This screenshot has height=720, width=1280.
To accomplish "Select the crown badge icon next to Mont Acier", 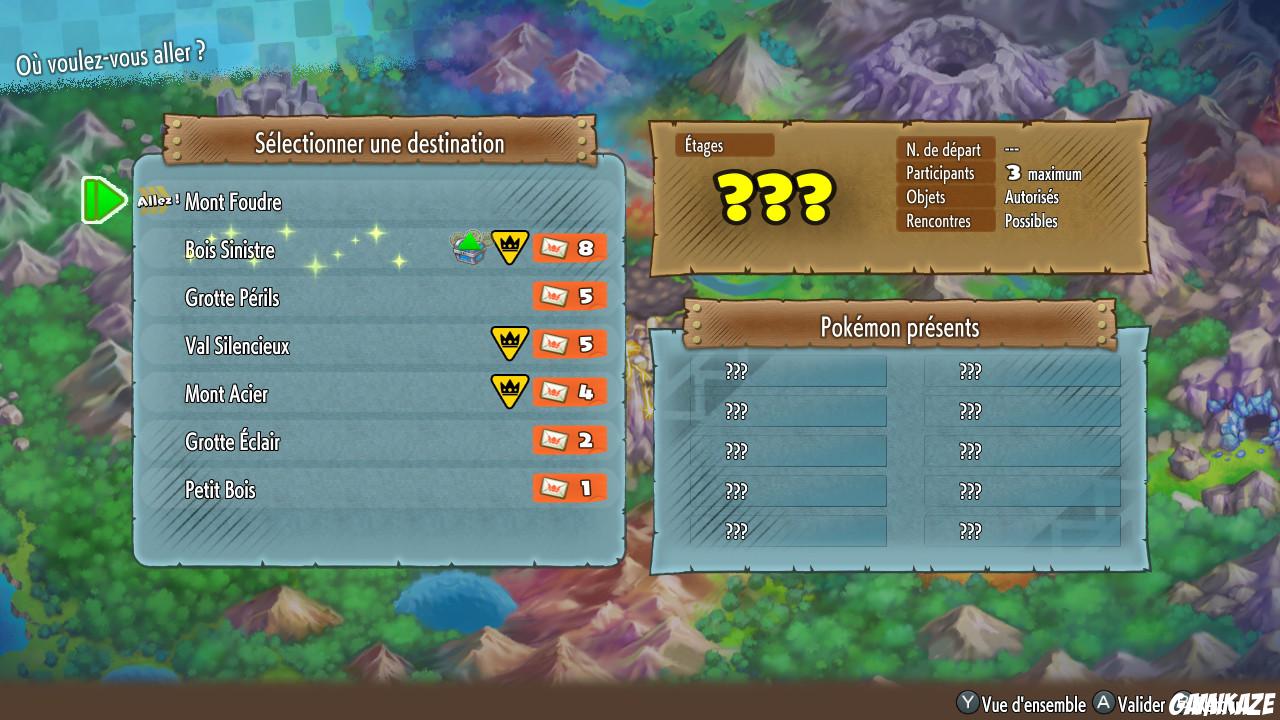I will [508, 391].
